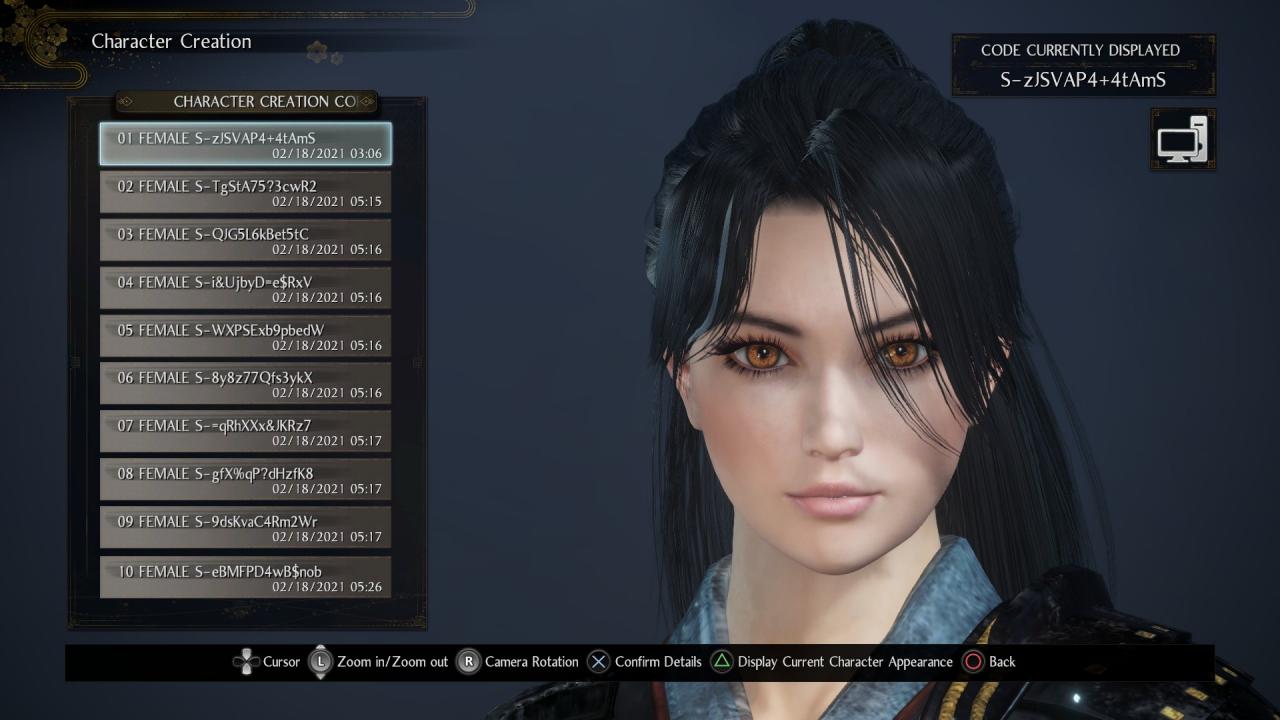Choose code entry 05 S-WXPSExb9pbedW

pyautogui.click(x=245, y=336)
